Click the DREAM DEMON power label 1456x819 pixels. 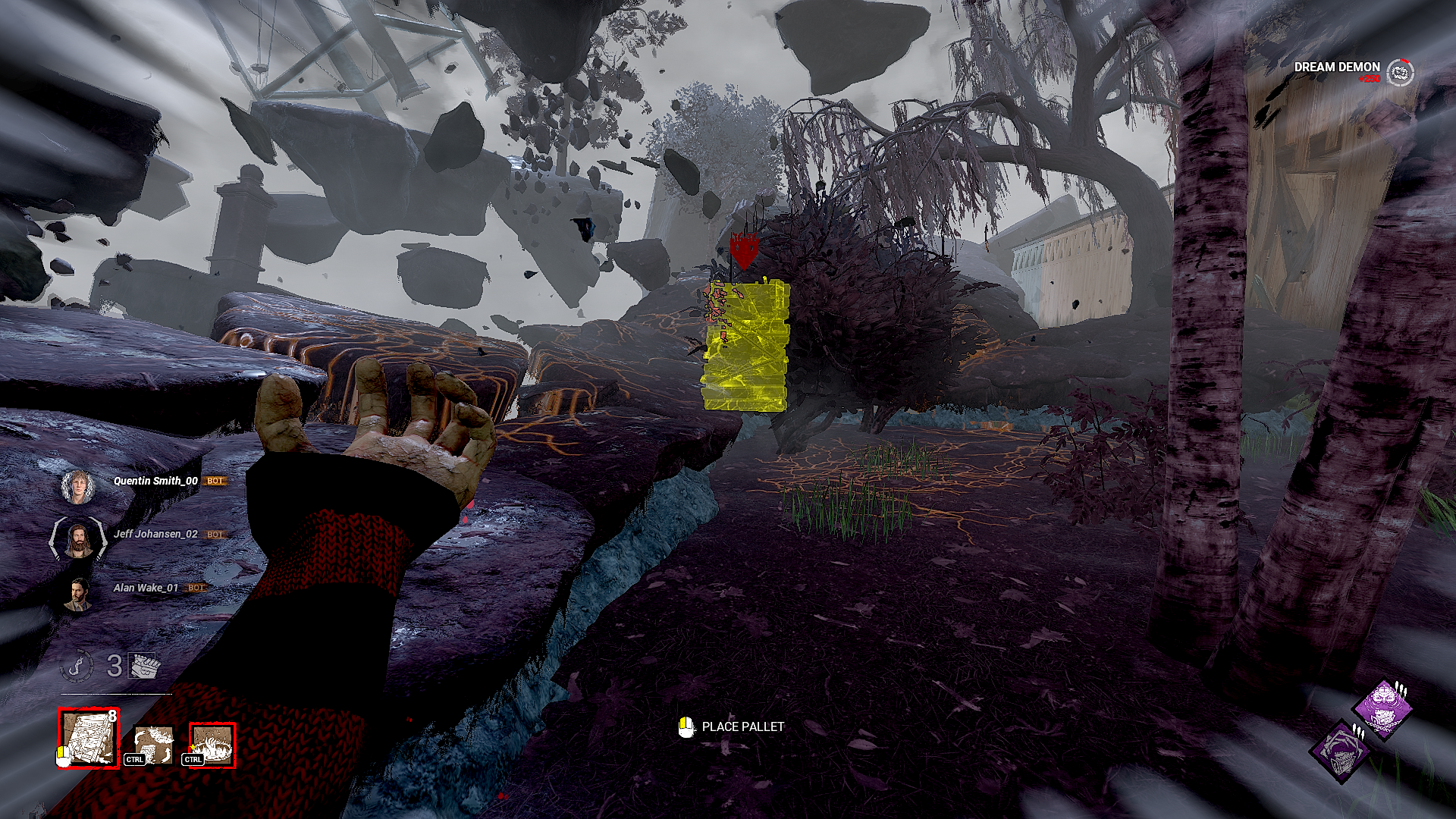click(x=1338, y=67)
